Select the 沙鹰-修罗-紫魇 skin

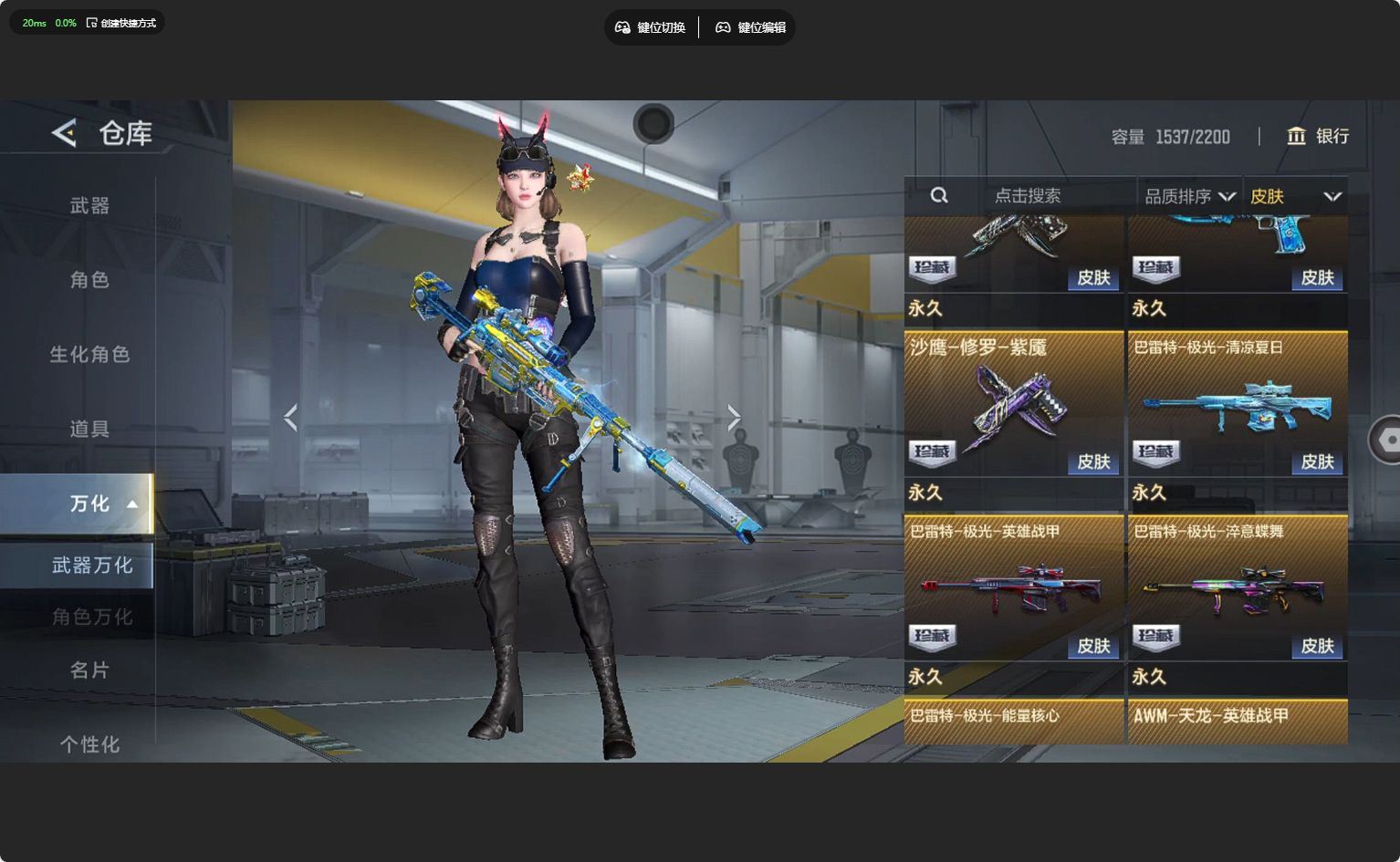pyautogui.click(x=1013, y=404)
